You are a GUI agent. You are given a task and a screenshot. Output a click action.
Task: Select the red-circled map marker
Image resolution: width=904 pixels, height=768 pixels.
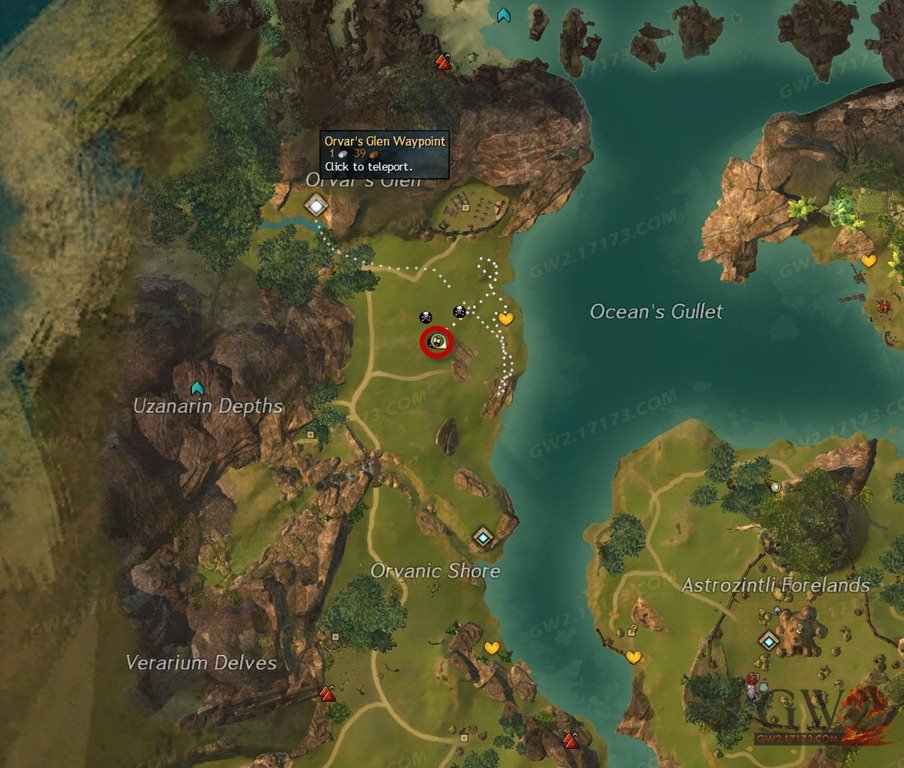[437, 342]
